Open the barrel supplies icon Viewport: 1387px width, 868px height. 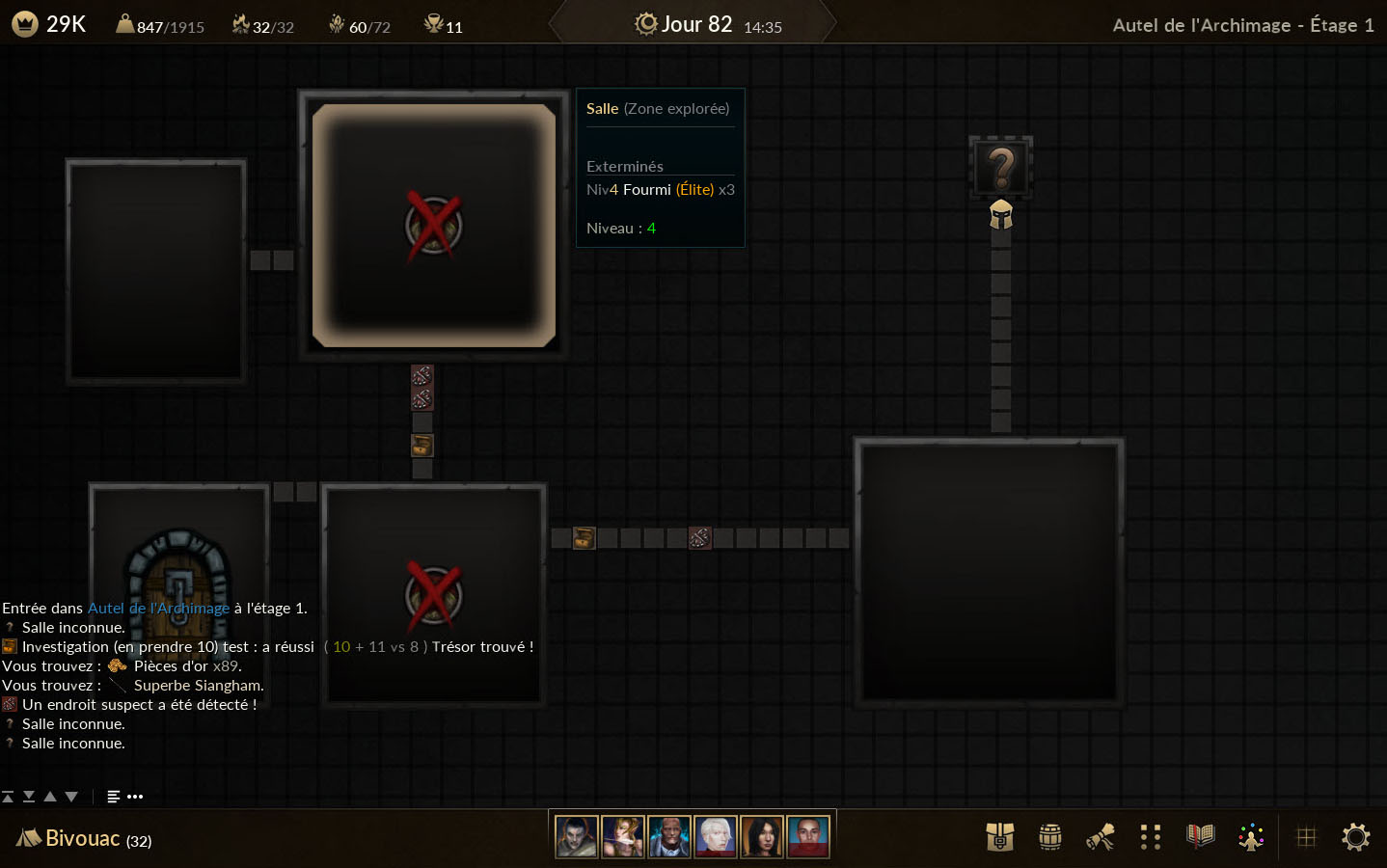click(1050, 837)
